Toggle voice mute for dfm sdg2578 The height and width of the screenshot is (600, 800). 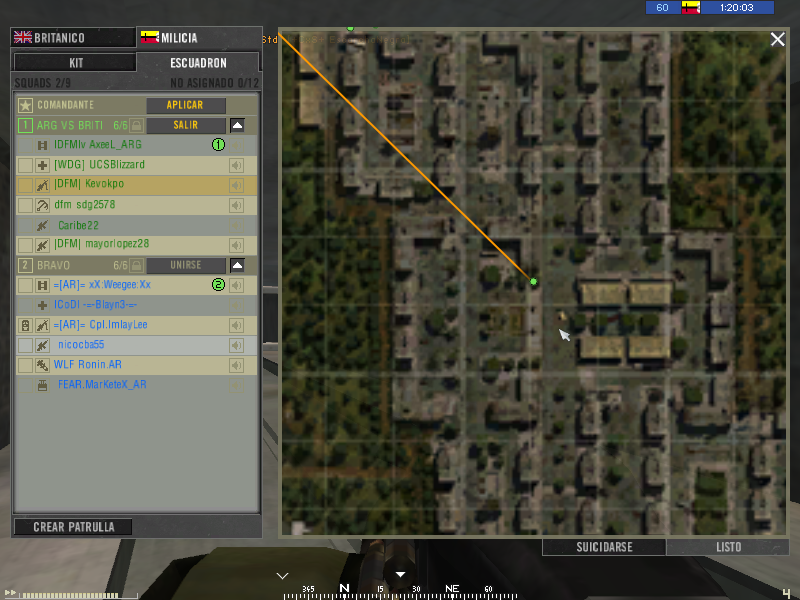237,205
